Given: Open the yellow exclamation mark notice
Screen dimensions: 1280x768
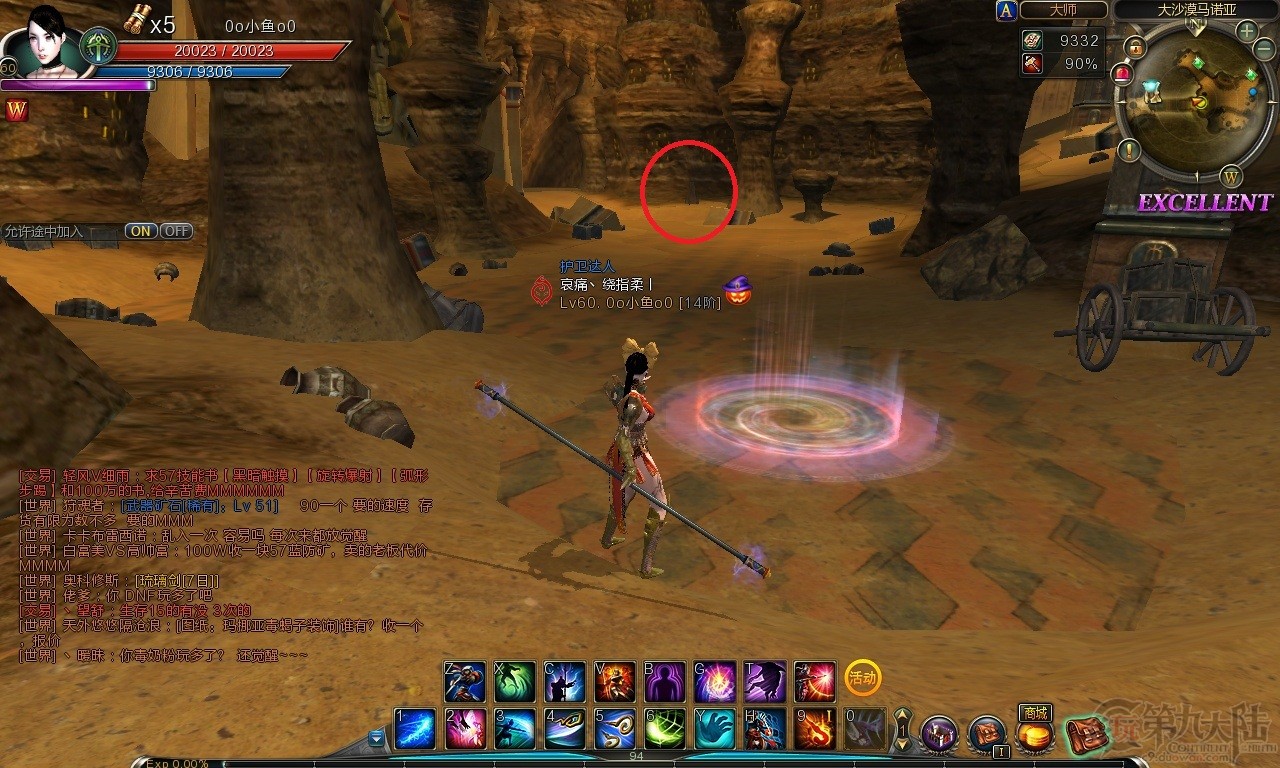Looking at the screenshot, I should pyautogui.click(x=1130, y=151).
